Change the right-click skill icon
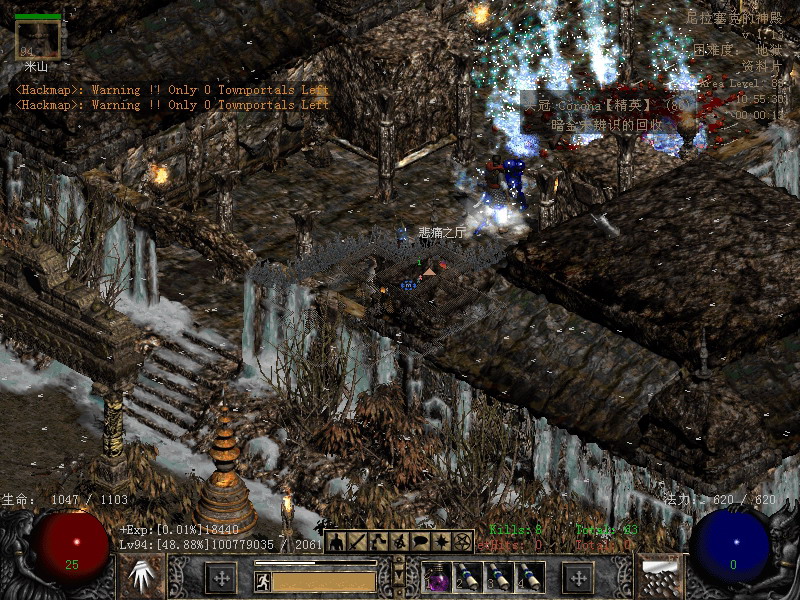 click(658, 577)
